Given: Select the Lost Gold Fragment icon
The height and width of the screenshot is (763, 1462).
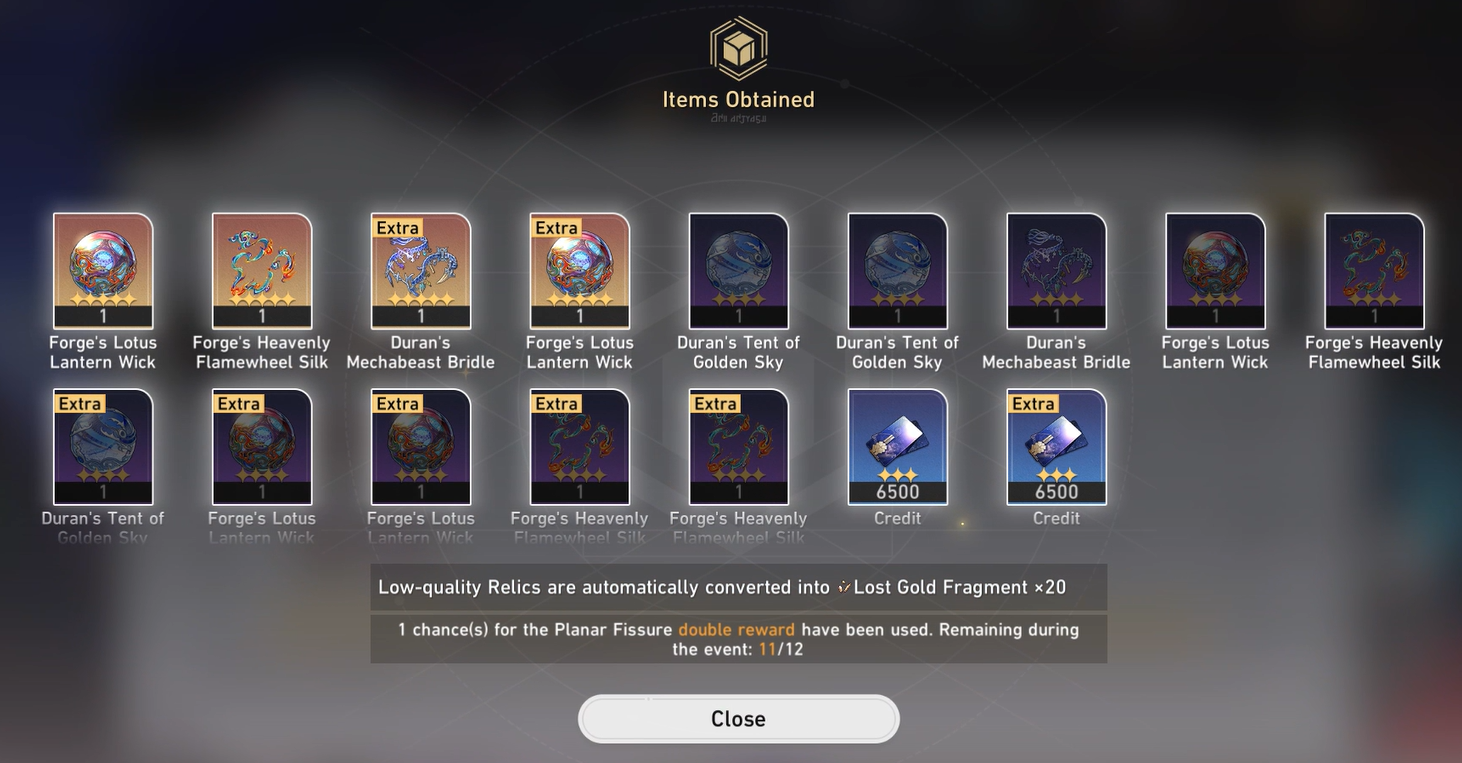Looking at the screenshot, I should pyautogui.click(x=843, y=587).
